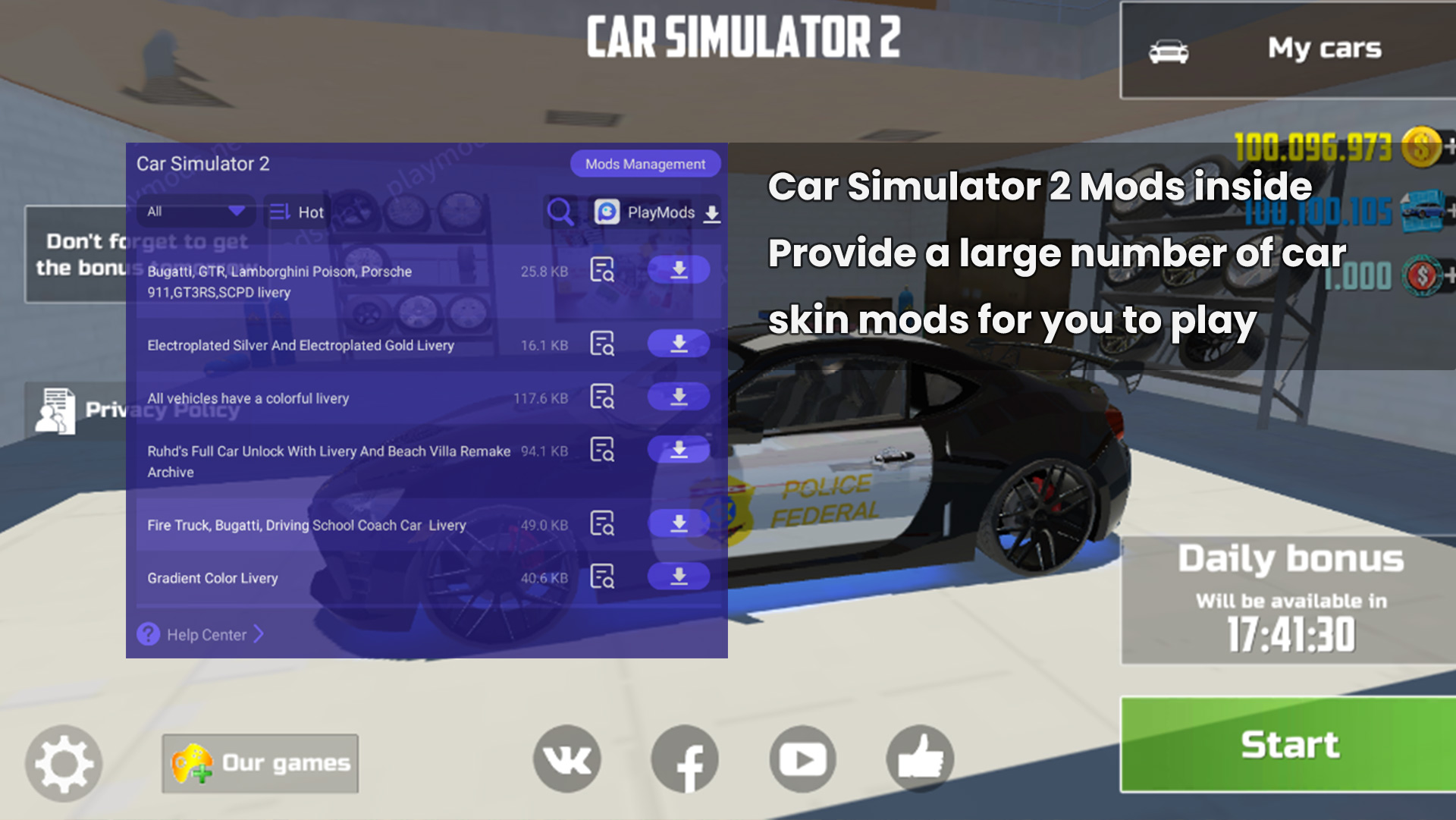This screenshot has height=820, width=1456.
Task: Download the Fire Truck, Bugatti livery mod
Action: point(679,523)
